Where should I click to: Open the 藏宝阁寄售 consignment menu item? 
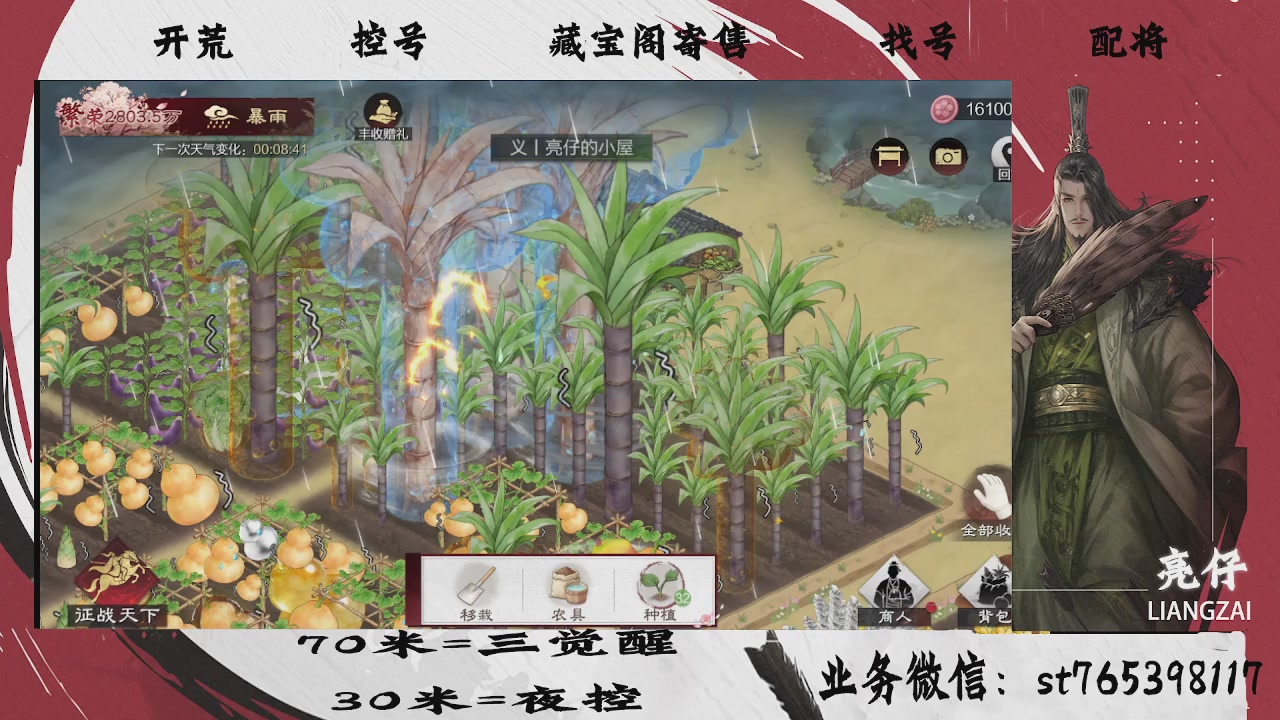click(650, 44)
